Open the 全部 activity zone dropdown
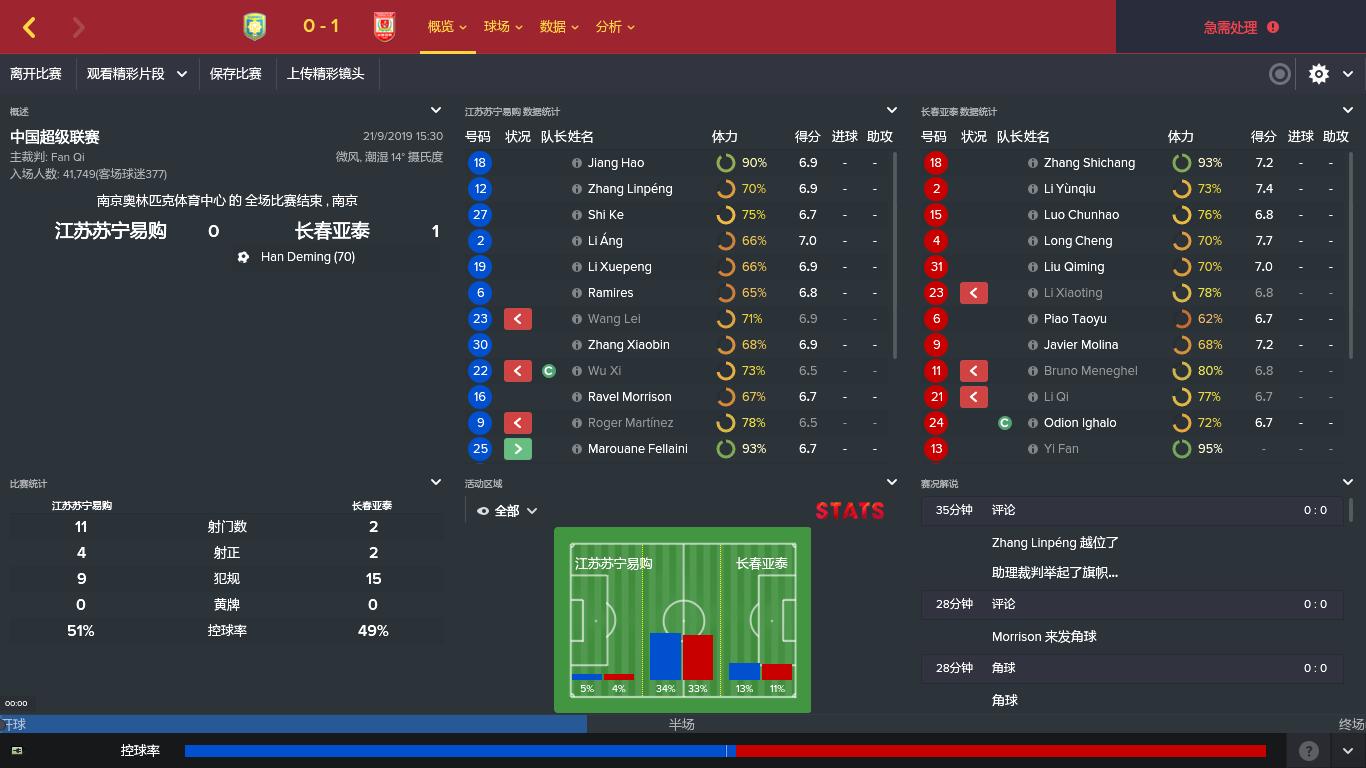This screenshot has height=768, width=1366. 506,510
